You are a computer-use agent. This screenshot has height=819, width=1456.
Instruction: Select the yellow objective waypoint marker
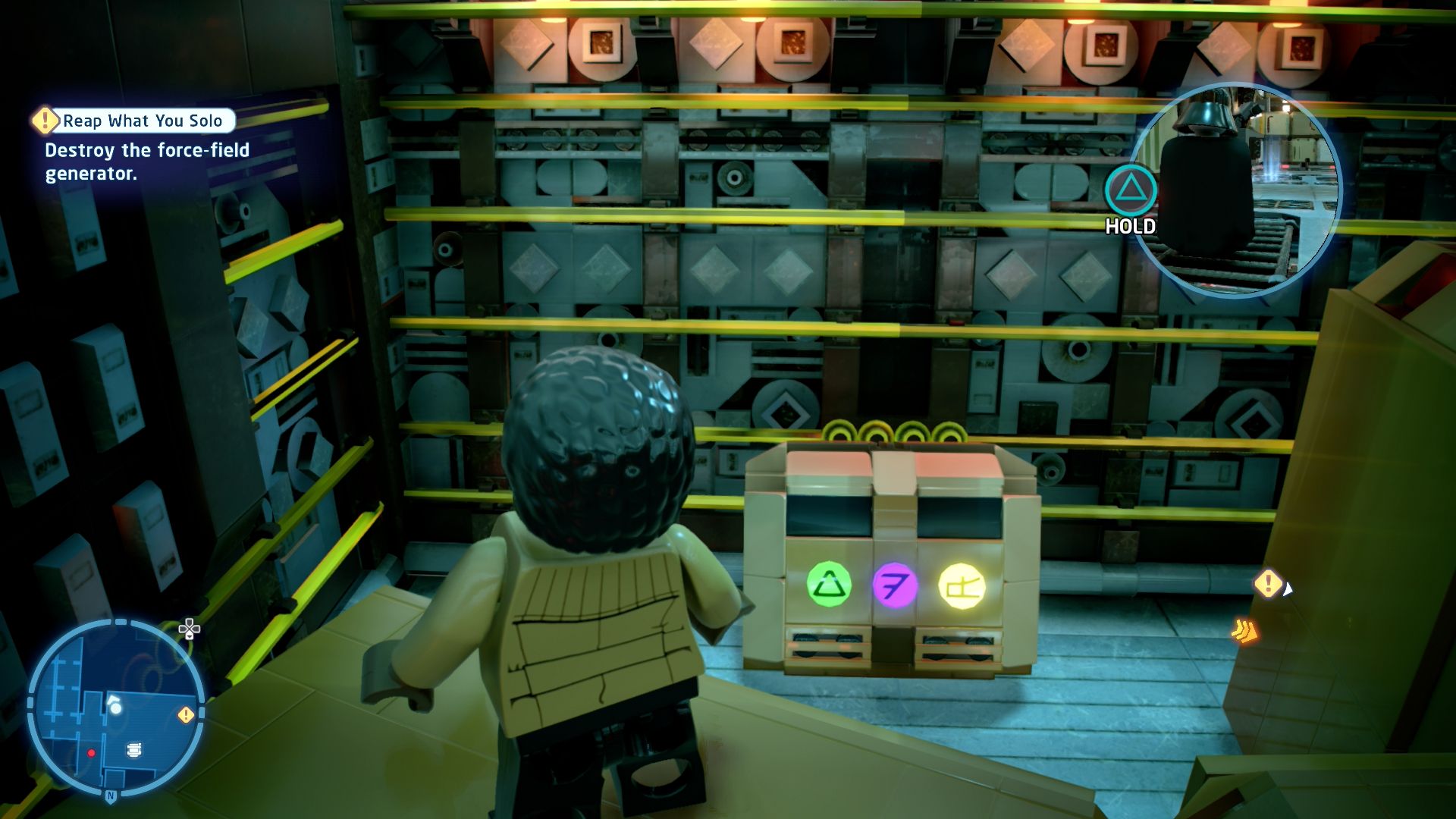pos(1267,583)
